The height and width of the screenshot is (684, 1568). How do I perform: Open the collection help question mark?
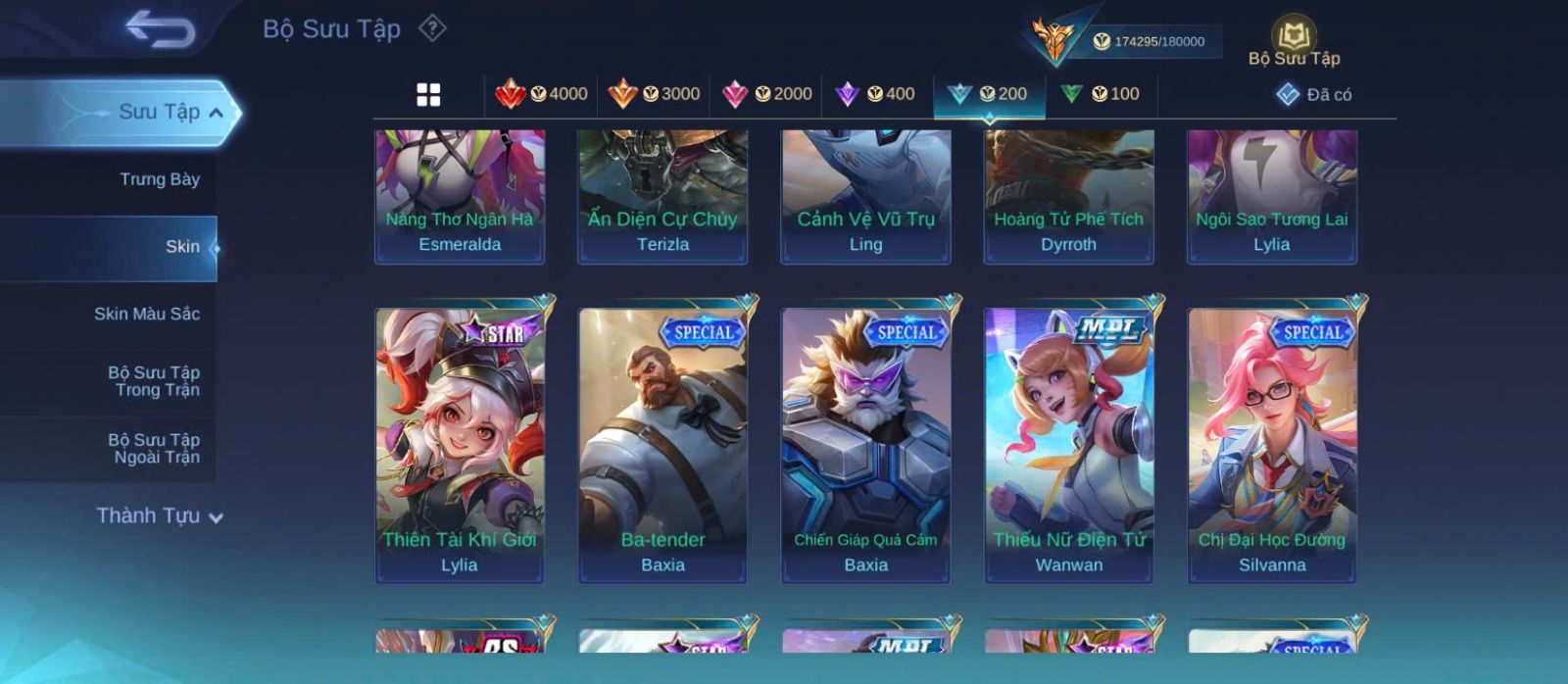pyautogui.click(x=432, y=28)
